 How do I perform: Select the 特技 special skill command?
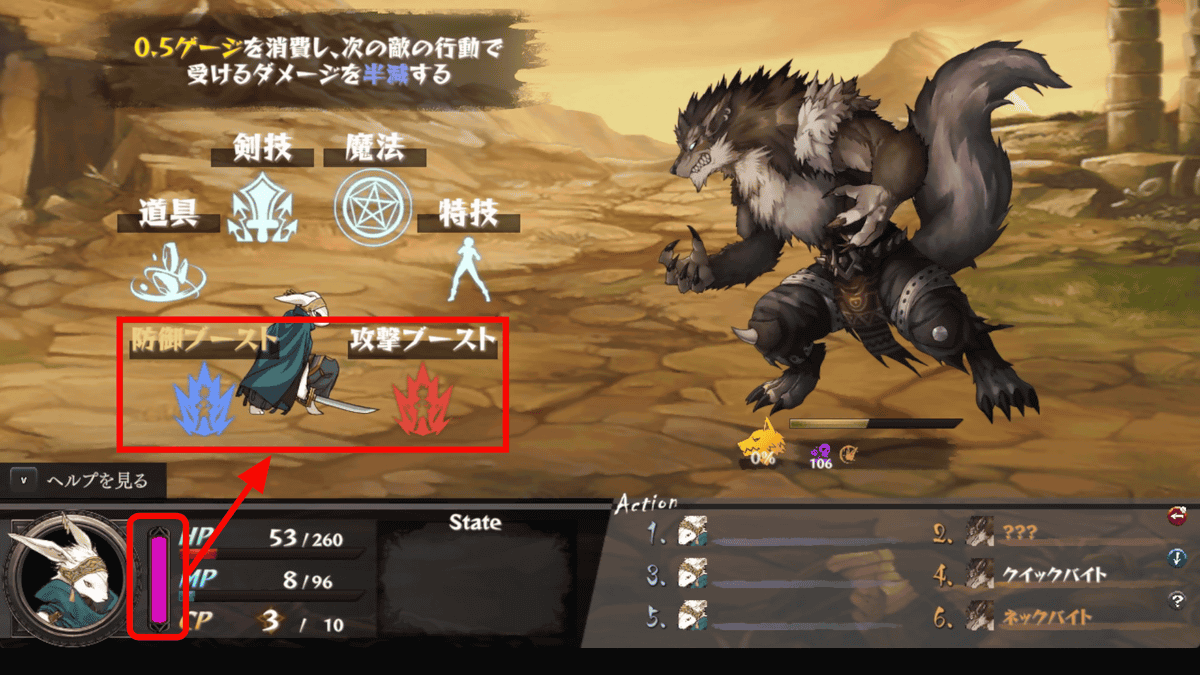pos(467,268)
